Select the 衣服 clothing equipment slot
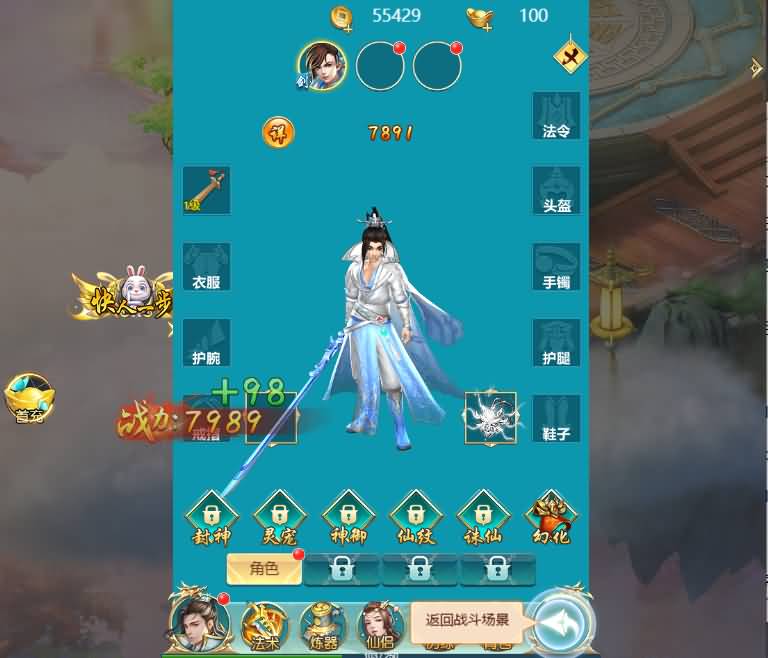This screenshot has width=768, height=658. coord(206,266)
